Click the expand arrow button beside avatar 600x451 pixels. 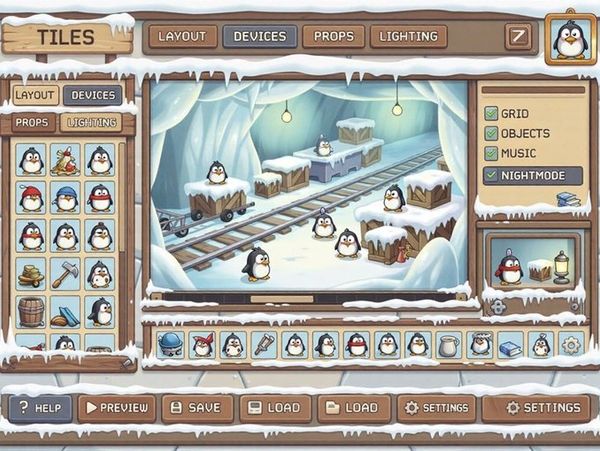pyautogui.click(x=518, y=37)
